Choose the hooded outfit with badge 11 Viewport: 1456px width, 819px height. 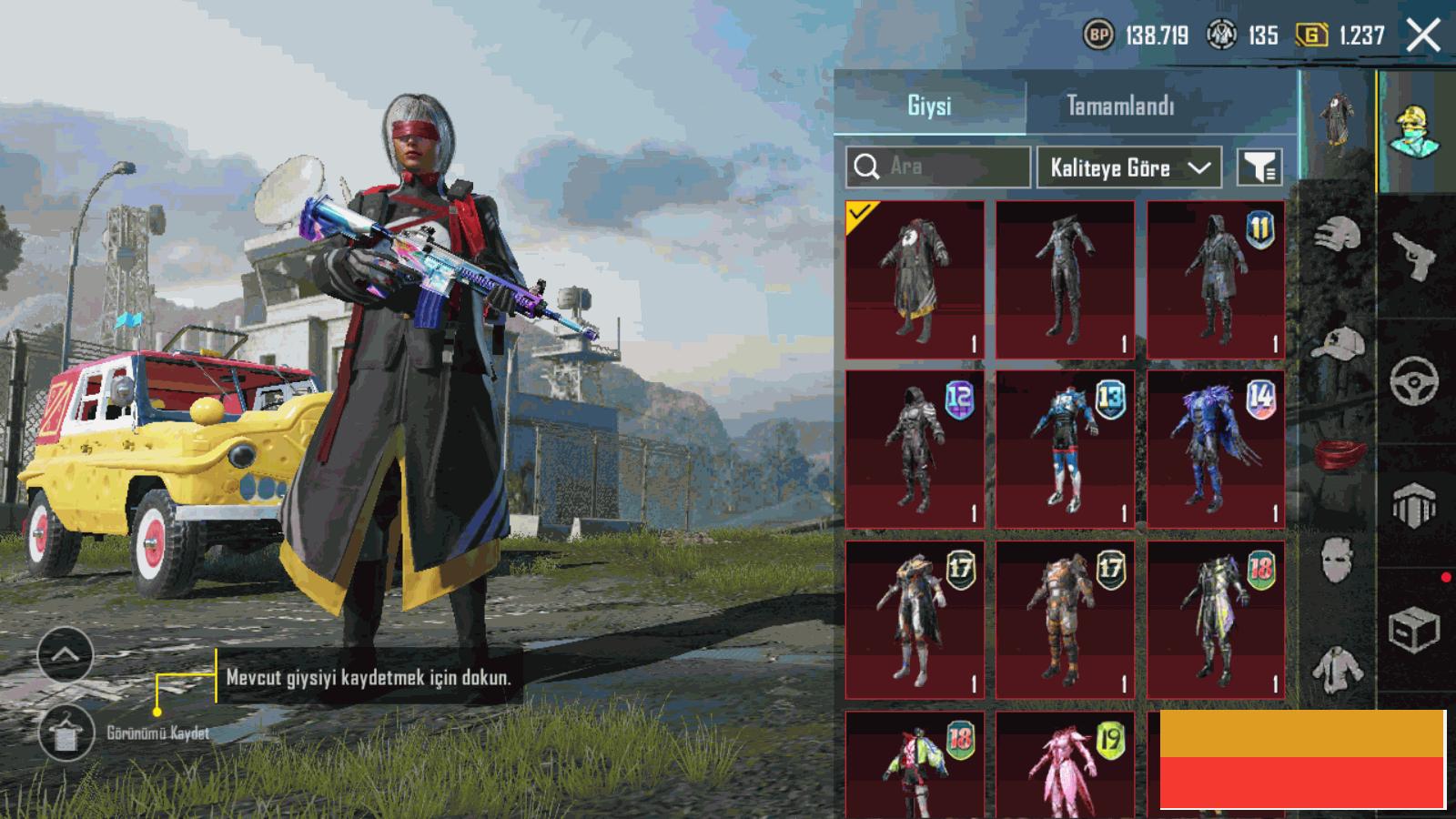pyautogui.click(x=1216, y=279)
